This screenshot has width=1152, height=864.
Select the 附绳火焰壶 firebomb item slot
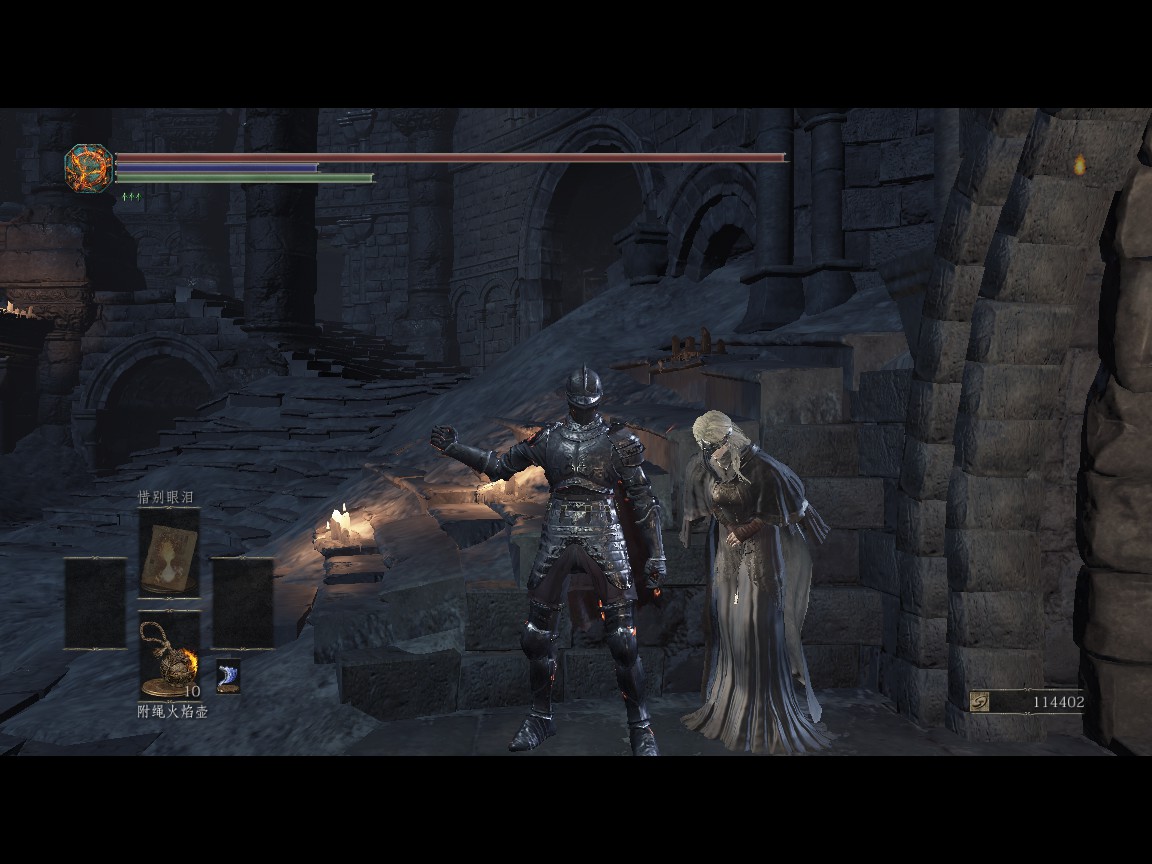168,656
